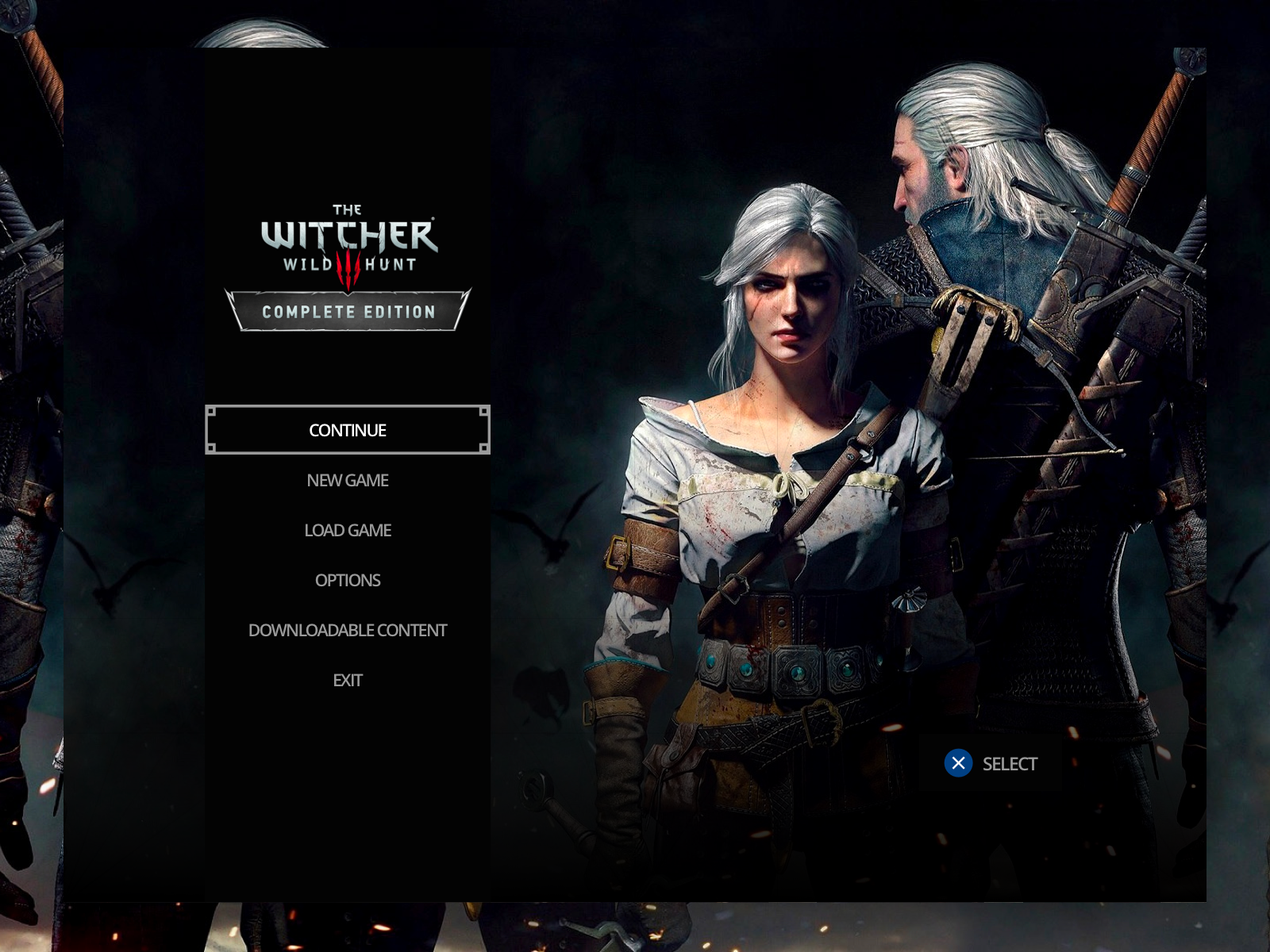Screen dimensions: 1270x952
Task: Start a New Game
Action: [347, 480]
